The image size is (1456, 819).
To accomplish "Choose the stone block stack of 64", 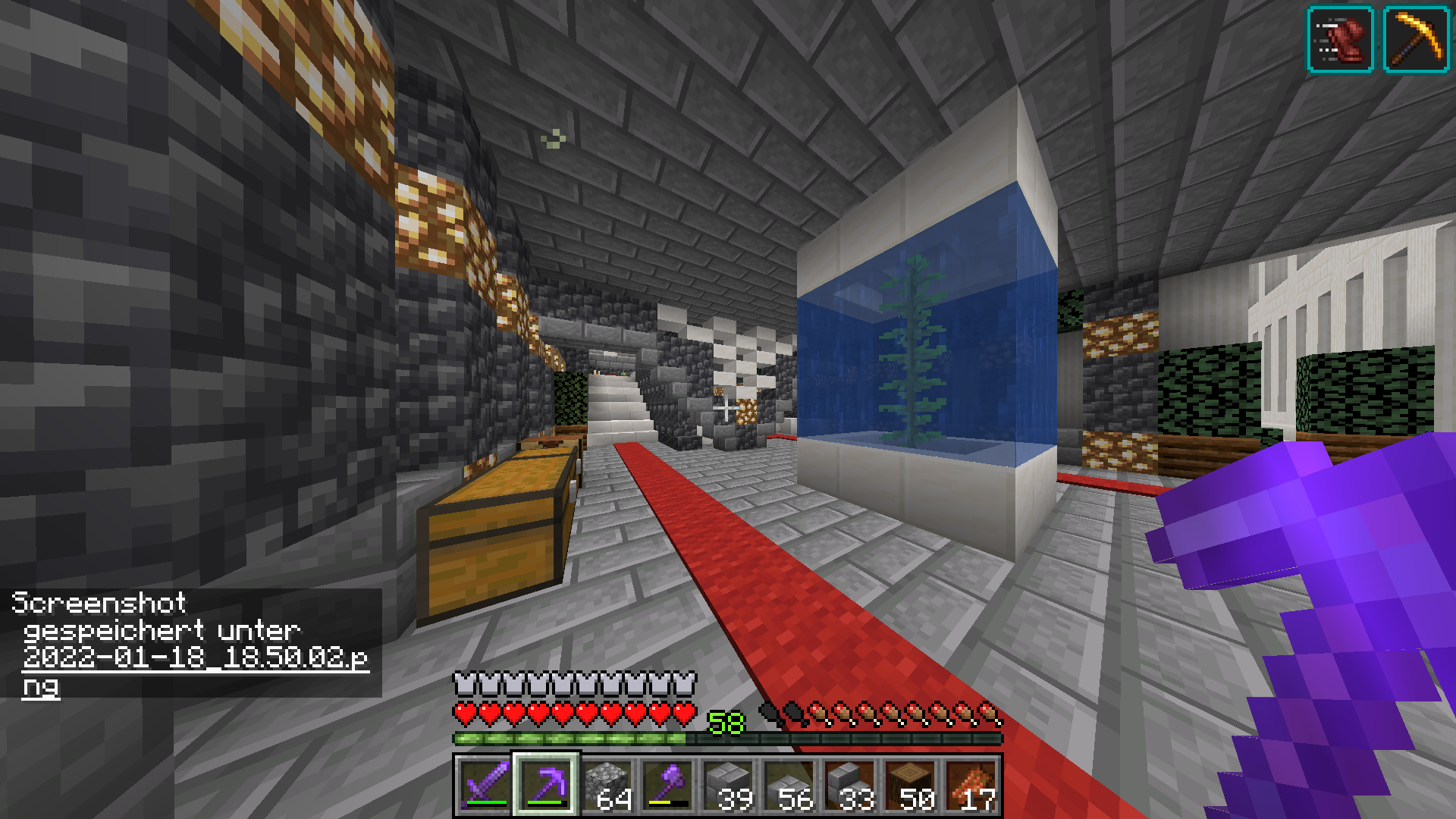I will pyautogui.click(x=607, y=785).
